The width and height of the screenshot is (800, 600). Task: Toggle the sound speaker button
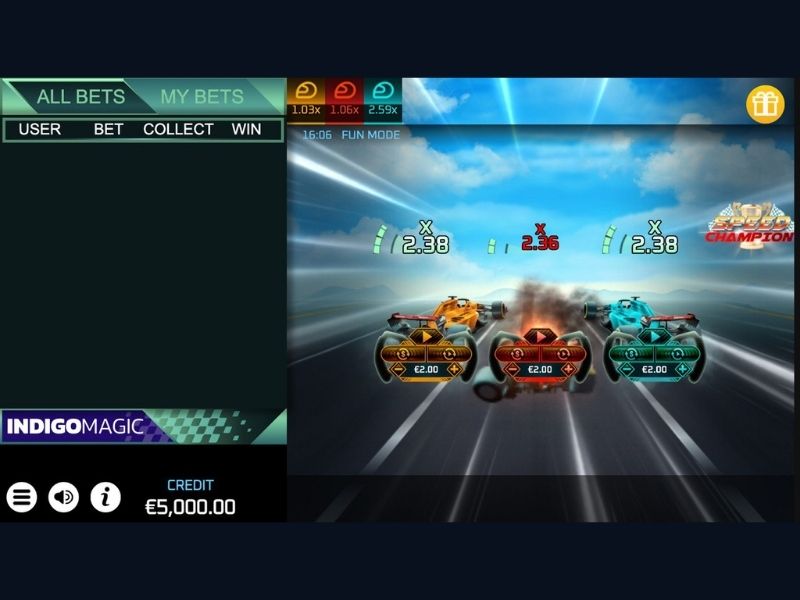click(64, 497)
